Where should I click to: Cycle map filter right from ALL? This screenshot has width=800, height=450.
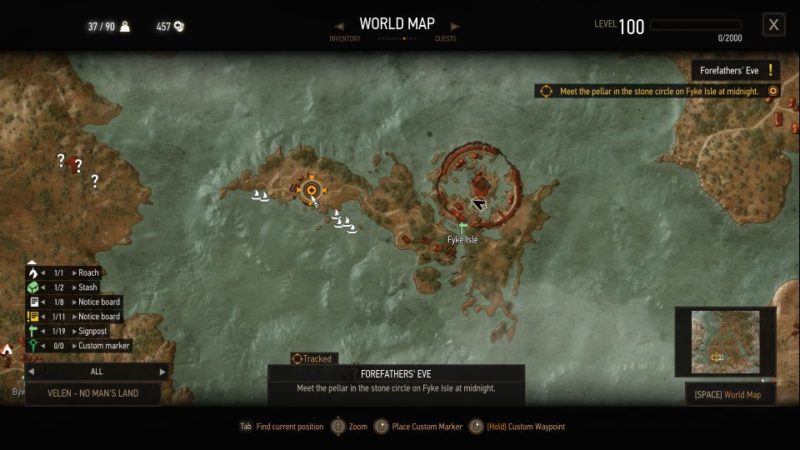pyautogui.click(x=163, y=371)
